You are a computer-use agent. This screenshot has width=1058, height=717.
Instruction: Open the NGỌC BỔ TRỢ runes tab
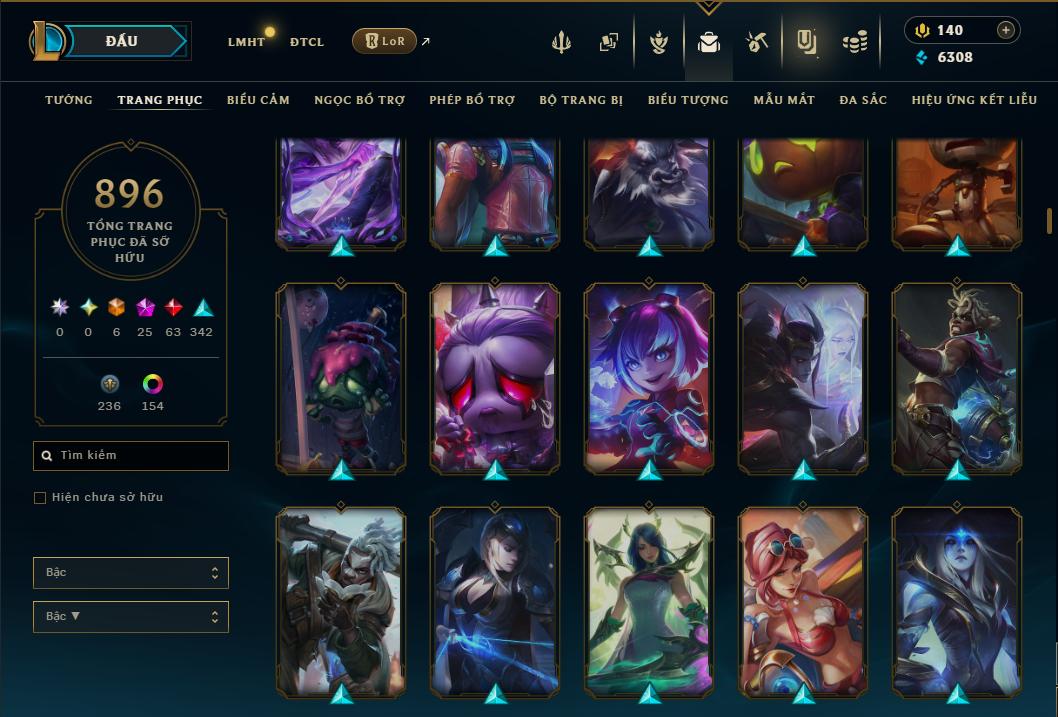coord(359,100)
